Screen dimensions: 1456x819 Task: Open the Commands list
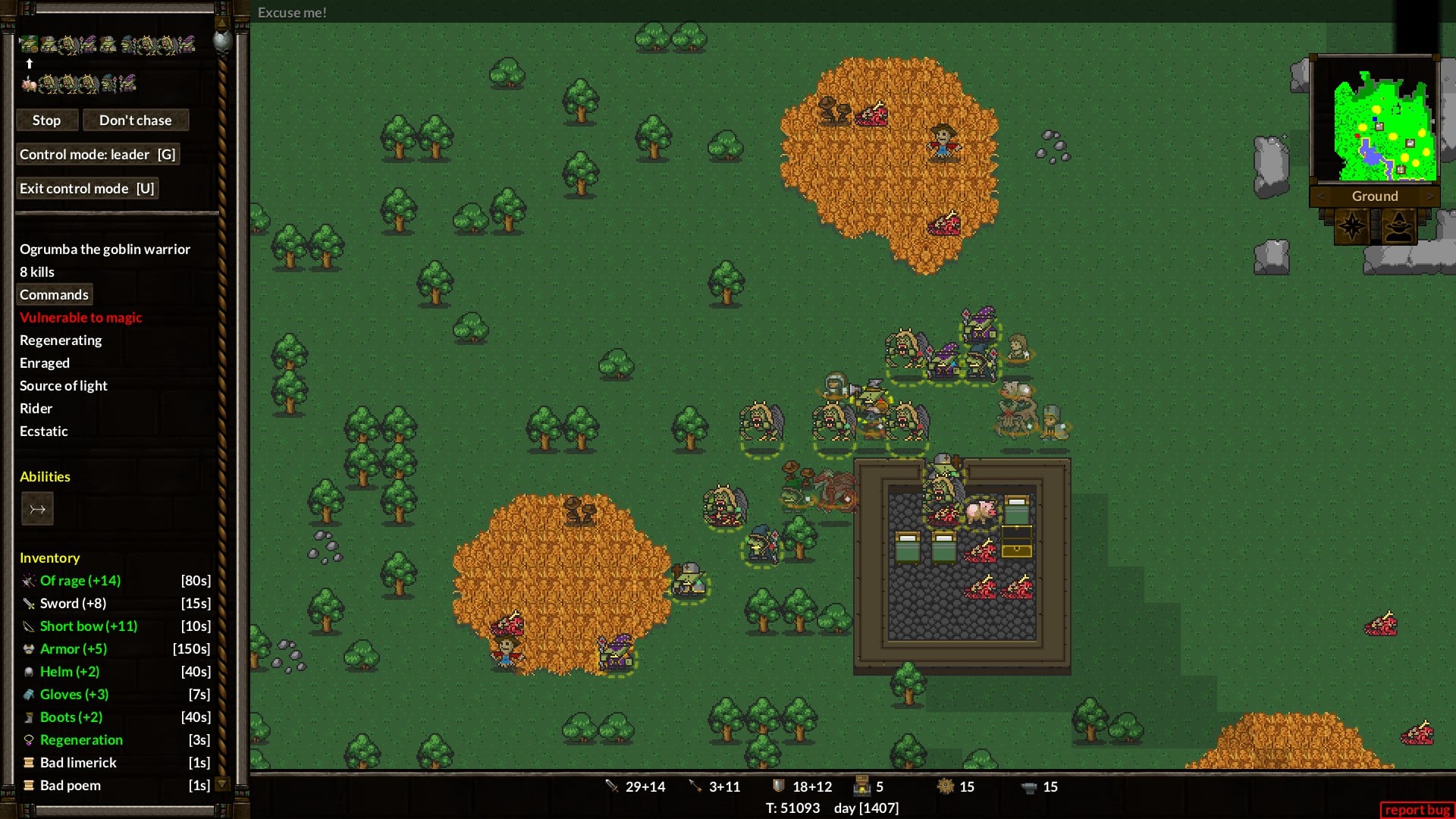(54, 295)
